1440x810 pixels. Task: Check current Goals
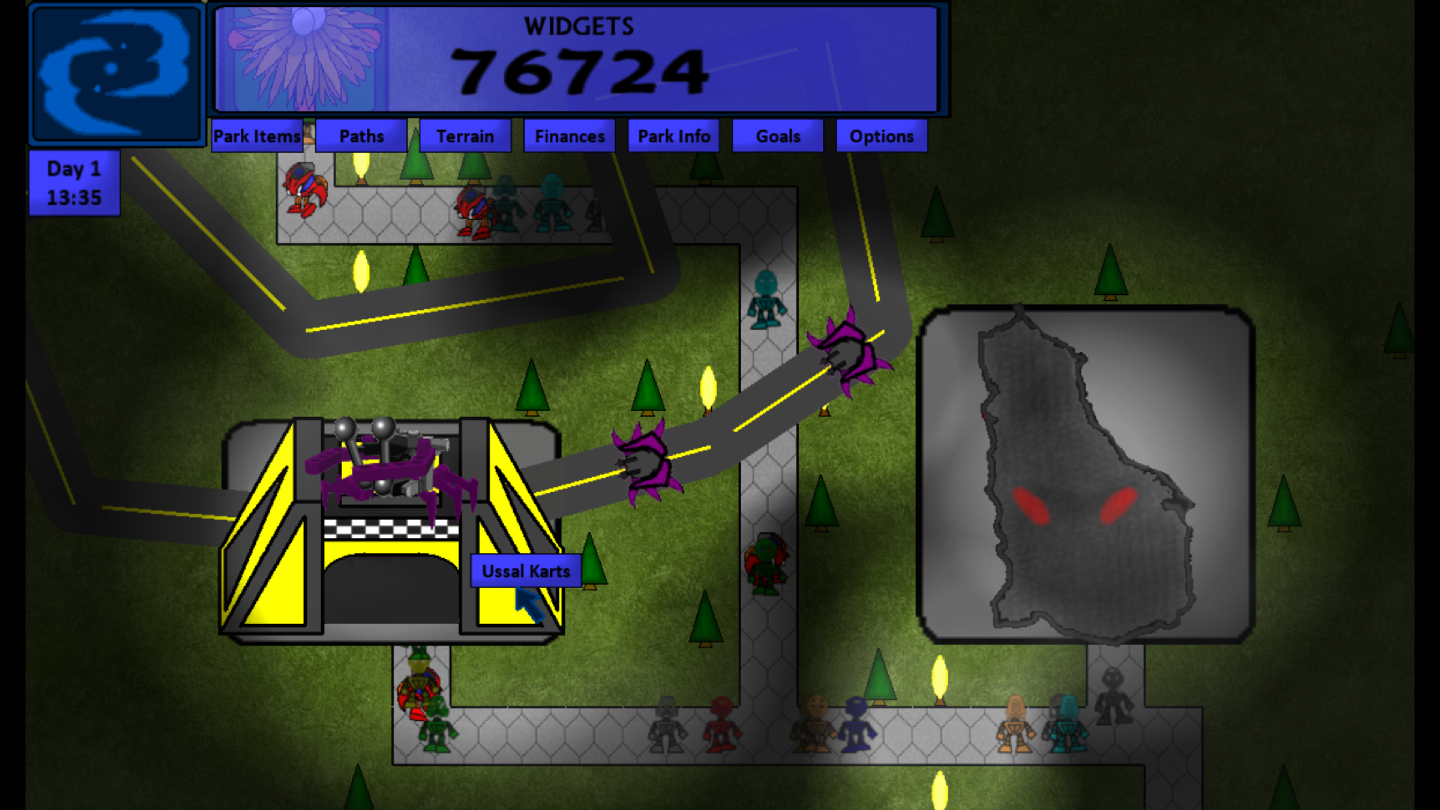[778, 136]
